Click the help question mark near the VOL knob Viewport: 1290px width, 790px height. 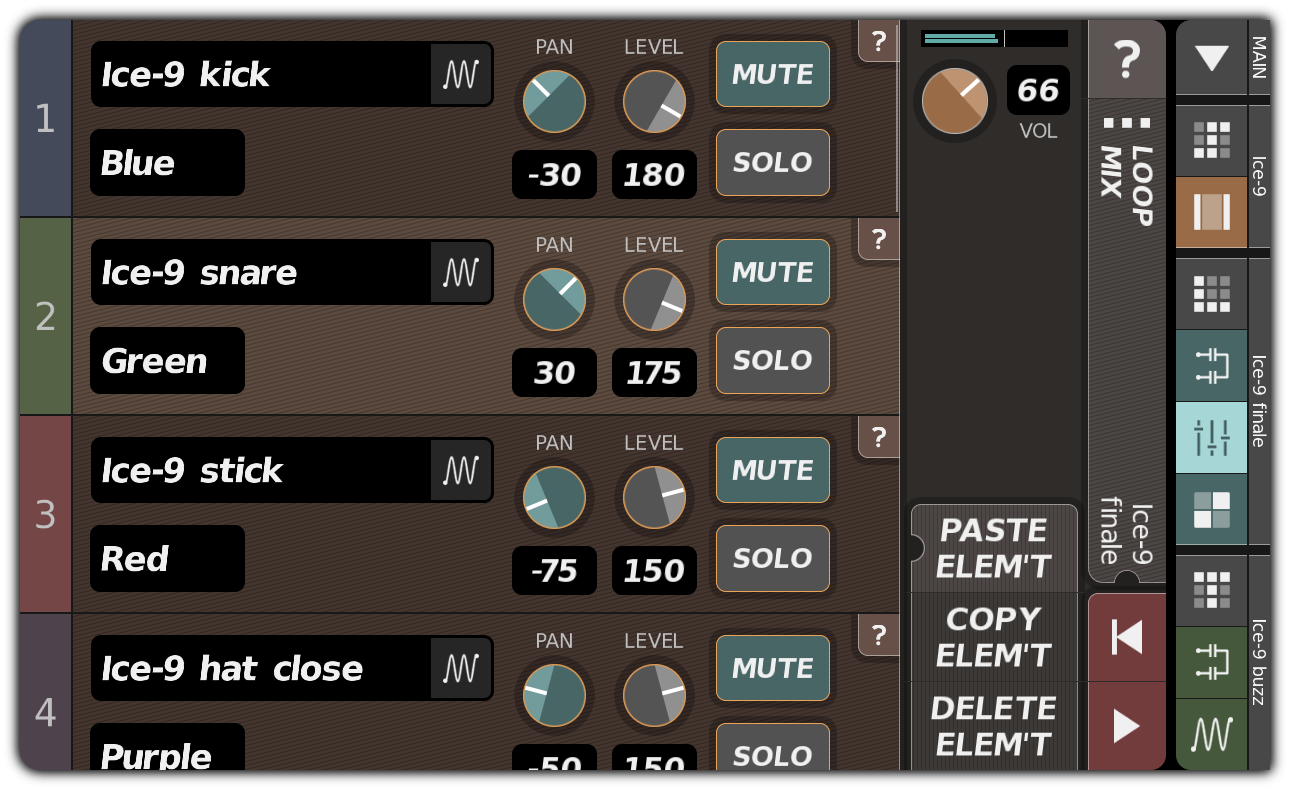[1127, 59]
